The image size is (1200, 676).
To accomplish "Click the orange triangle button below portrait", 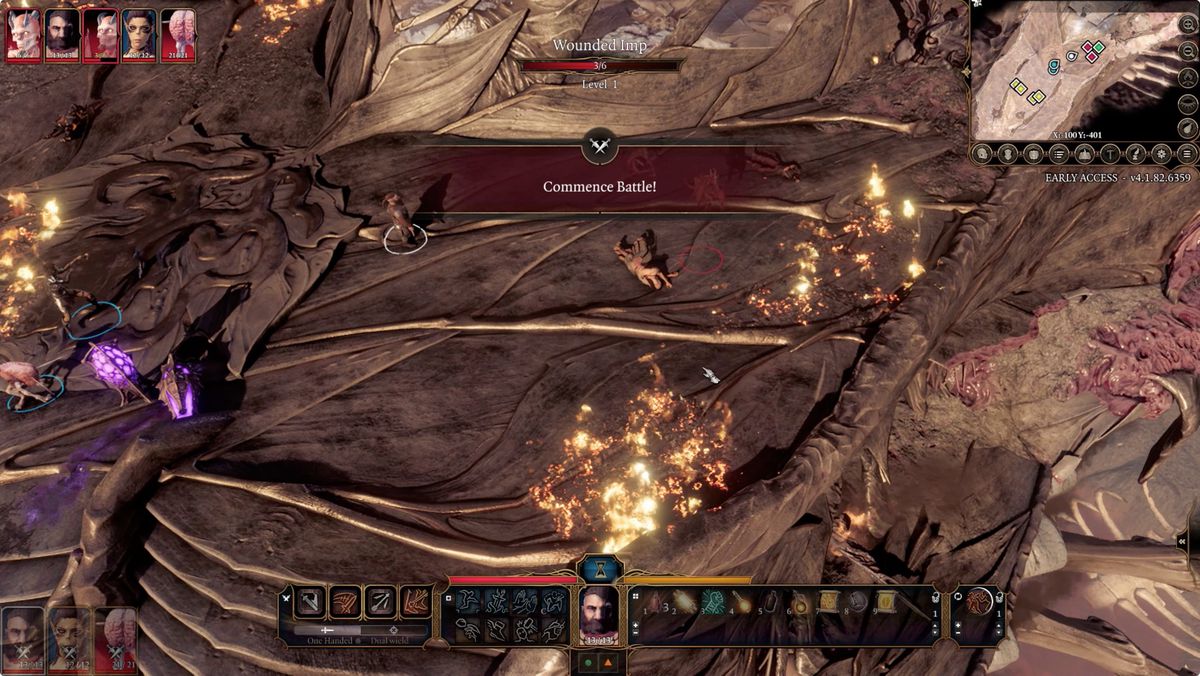I will 609,663.
